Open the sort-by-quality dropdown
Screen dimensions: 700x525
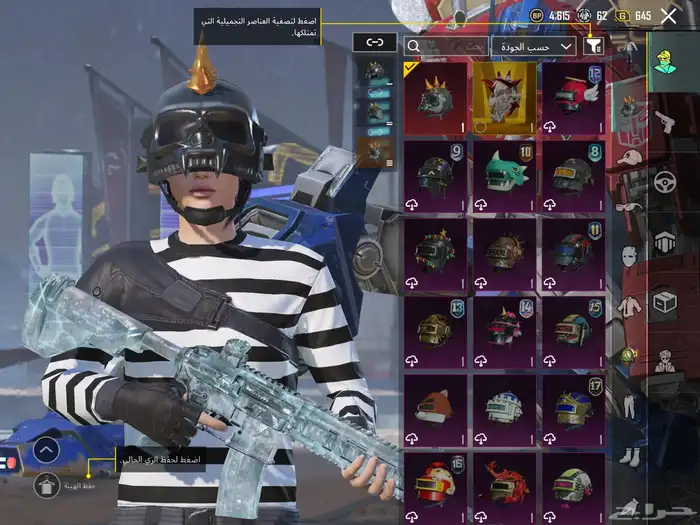[x=533, y=46]
